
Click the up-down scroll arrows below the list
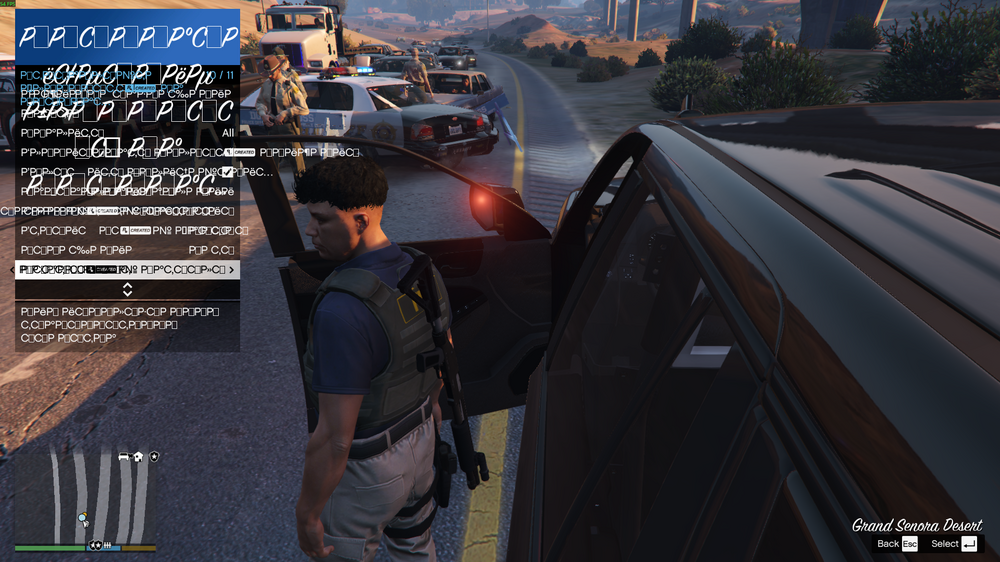[127, 290]
